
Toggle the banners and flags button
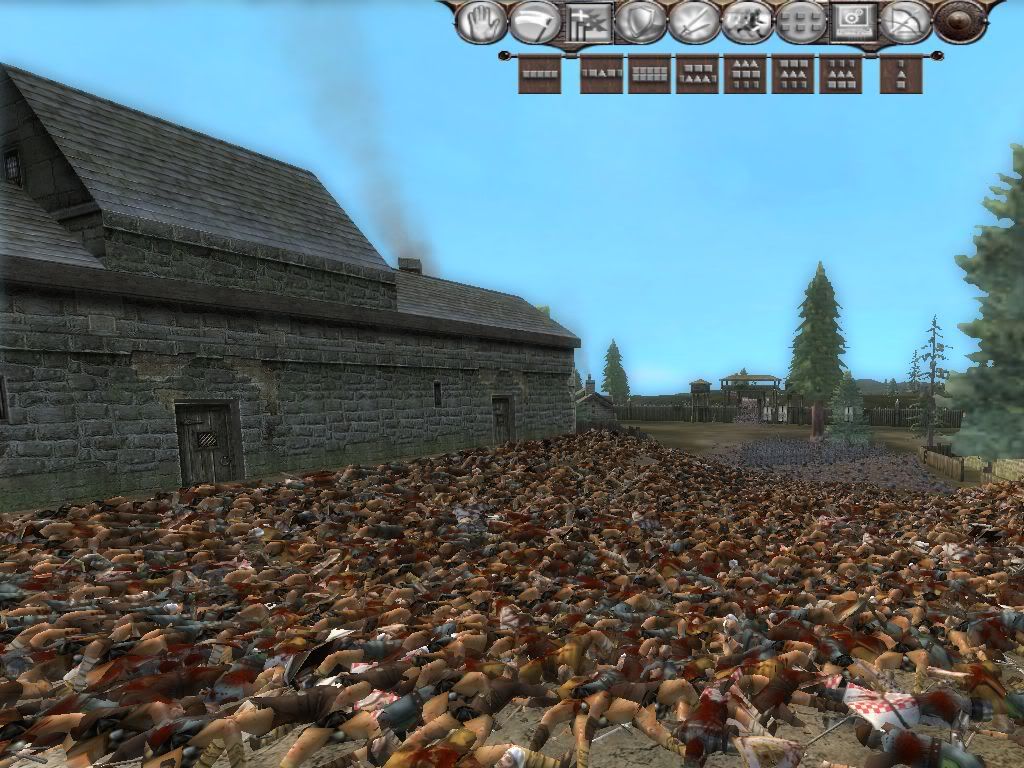[589, 22]
